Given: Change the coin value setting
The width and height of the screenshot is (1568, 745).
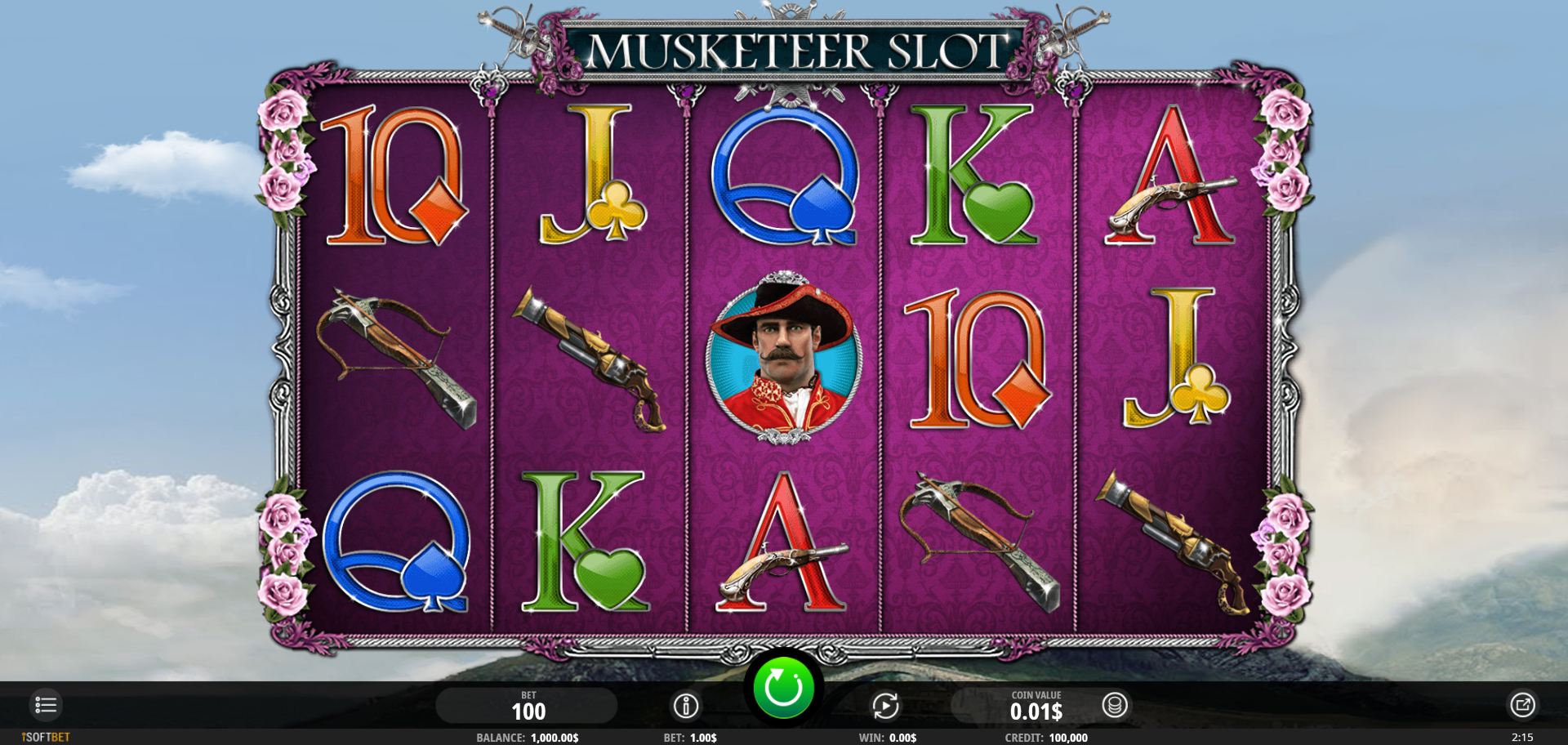Looking at the screenshot, I should pyautogui.click(x=1035, y=707).
